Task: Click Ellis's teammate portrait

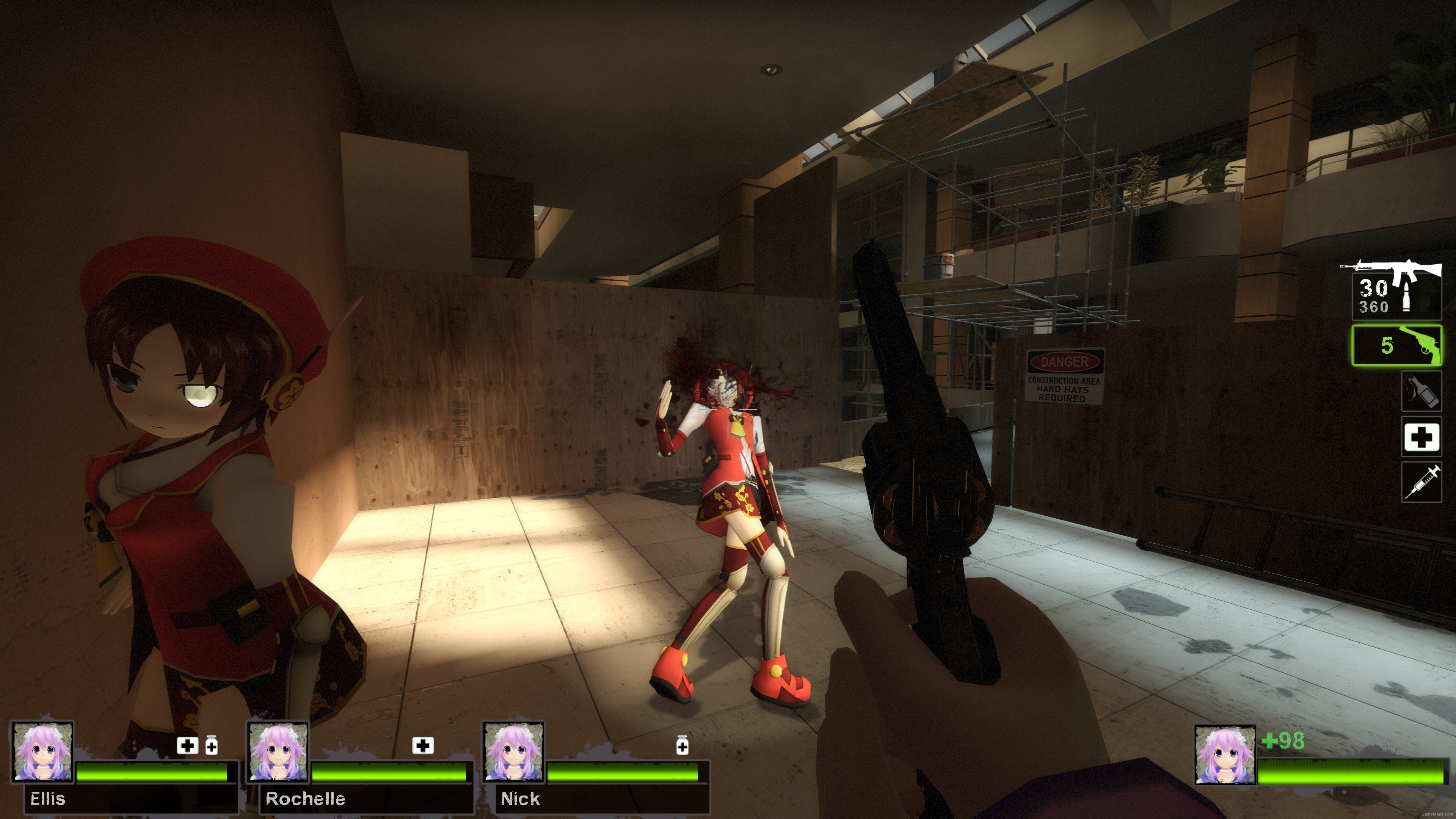Action: pos(42,752)
